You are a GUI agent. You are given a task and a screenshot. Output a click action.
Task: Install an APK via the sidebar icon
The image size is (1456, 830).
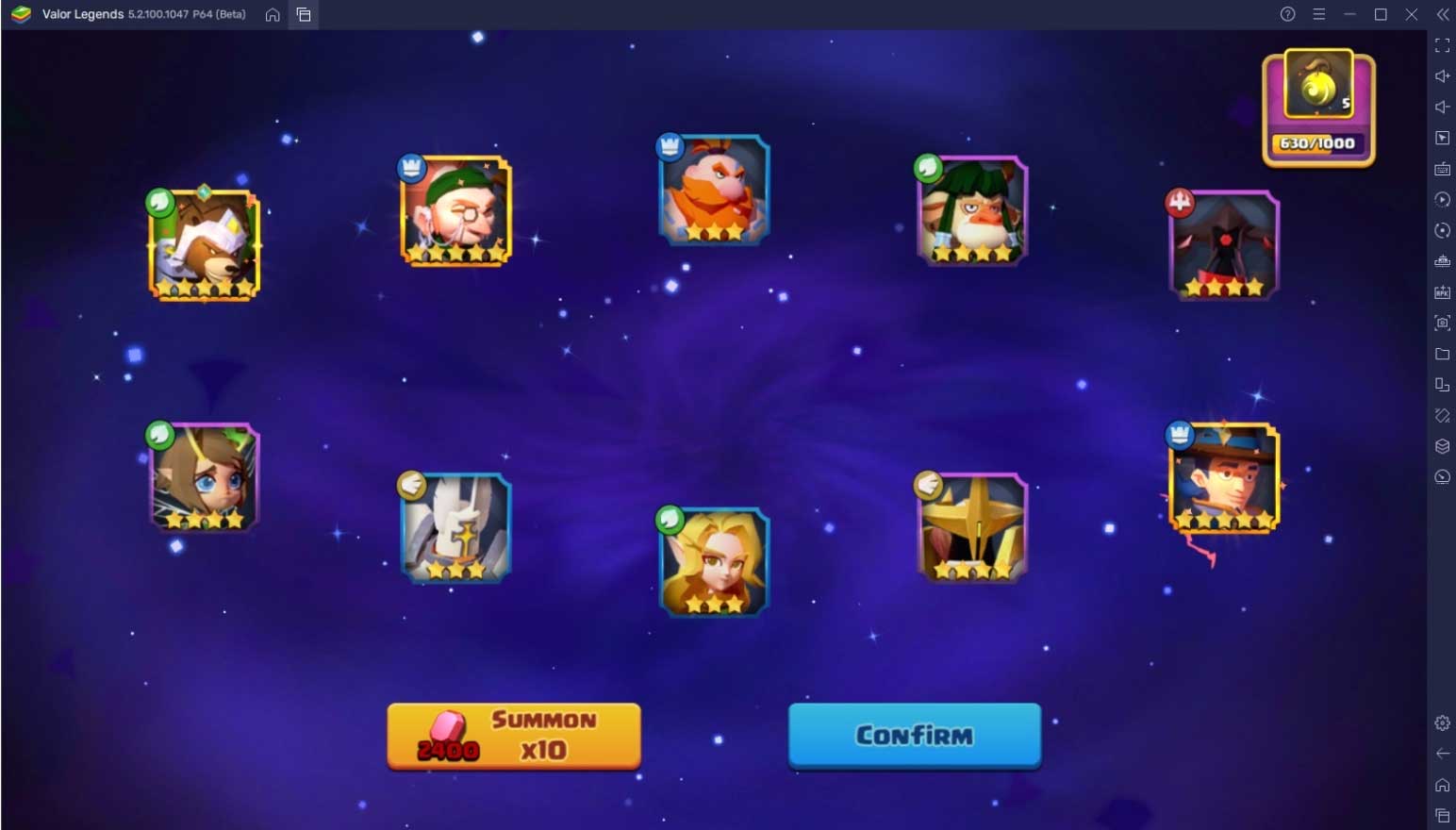(1442, 292)
